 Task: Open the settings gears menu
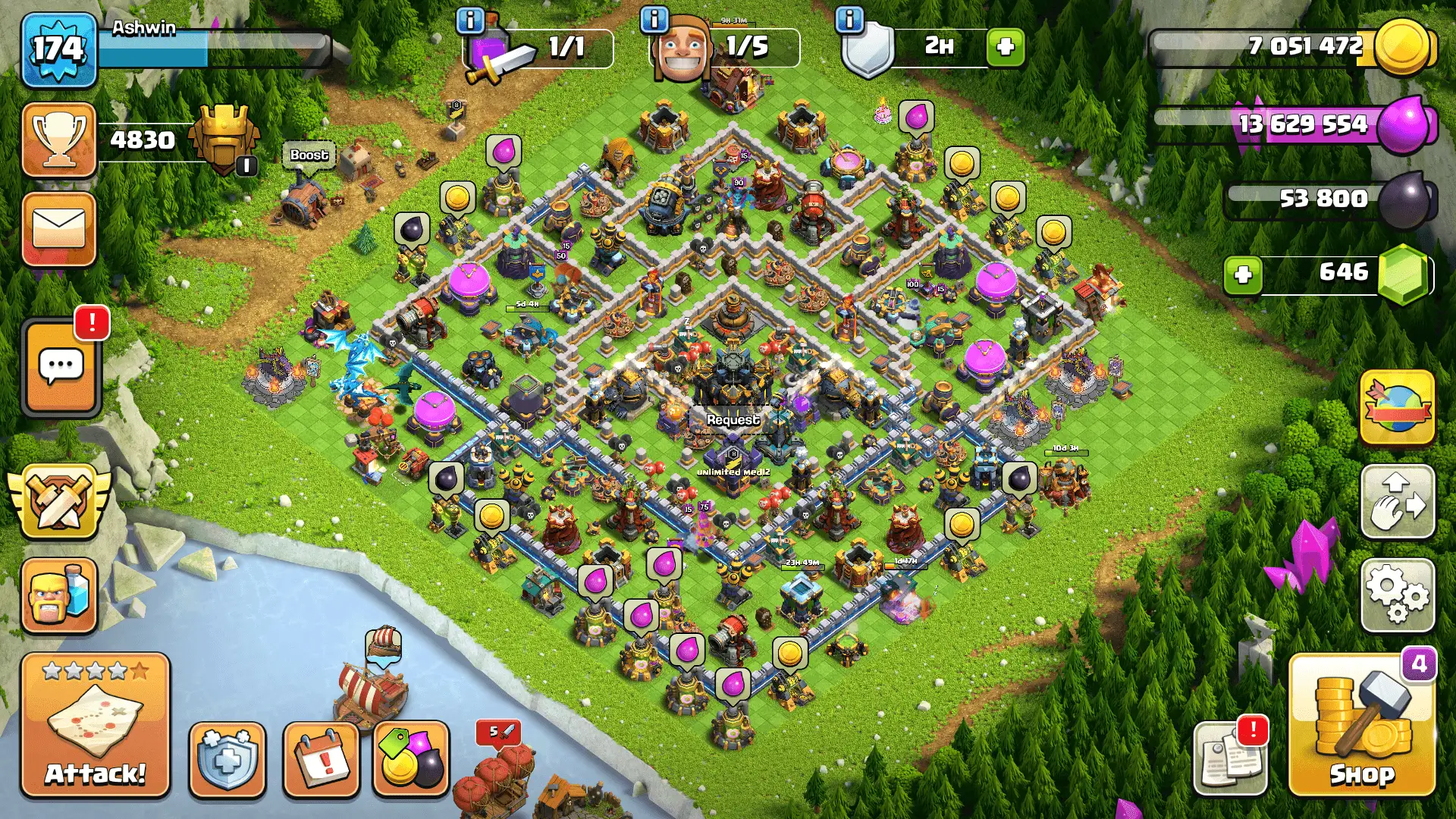tap(1398, 595)
